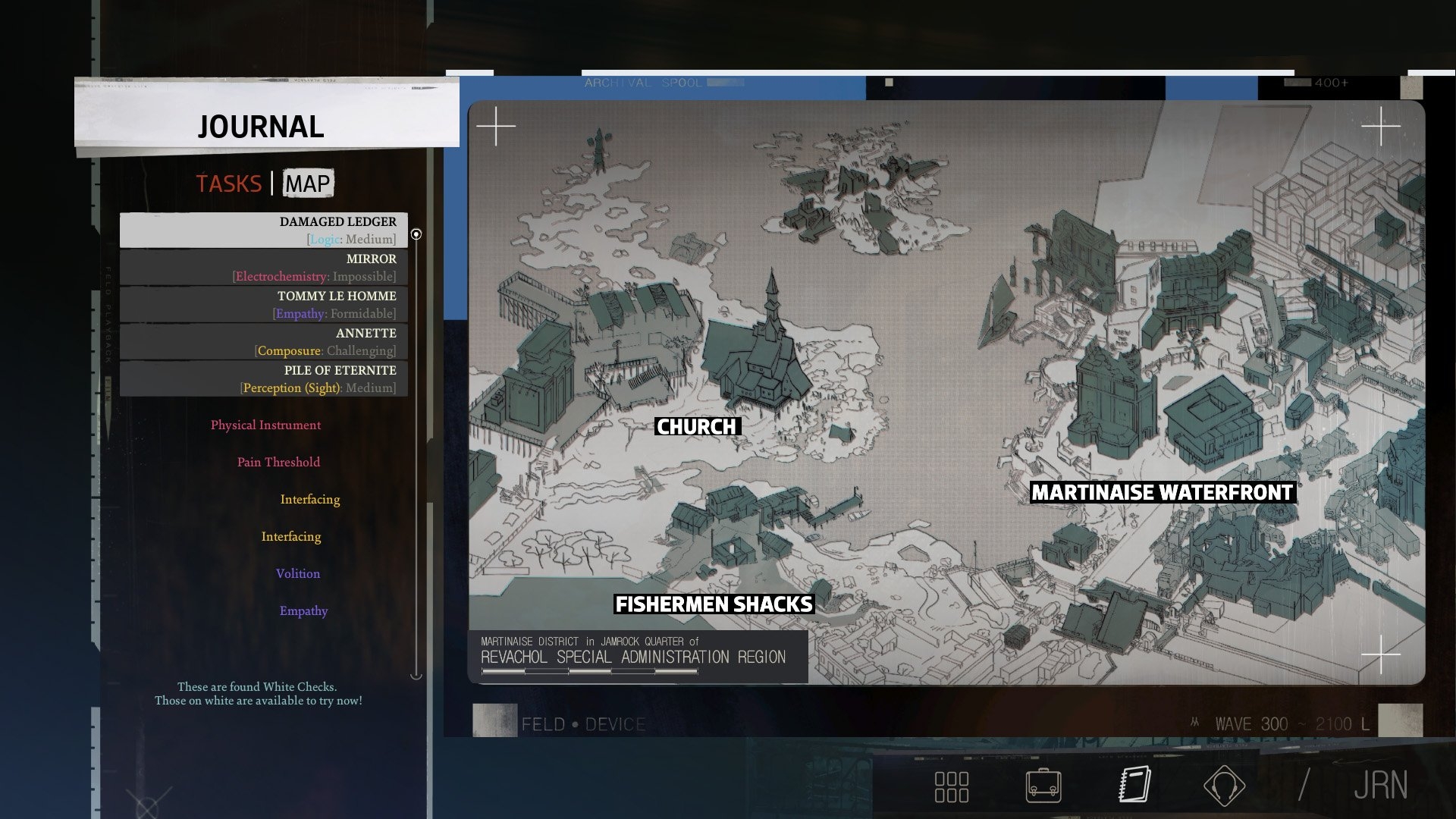Screen dimensions: 1456x819
Task: Click the ARCHIVAL SPOOL marker above the map
Action: coord(641,83)
